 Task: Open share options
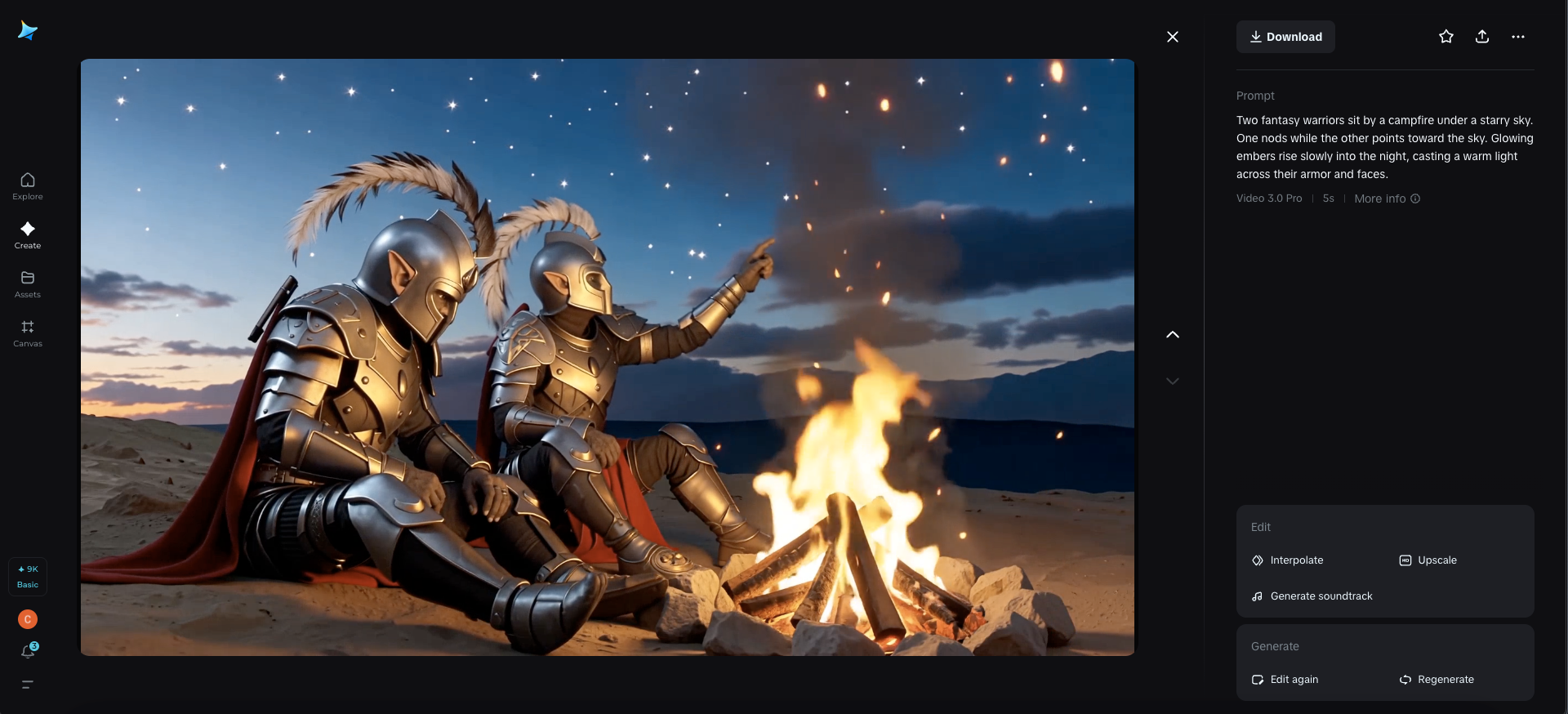[1482, 36]
